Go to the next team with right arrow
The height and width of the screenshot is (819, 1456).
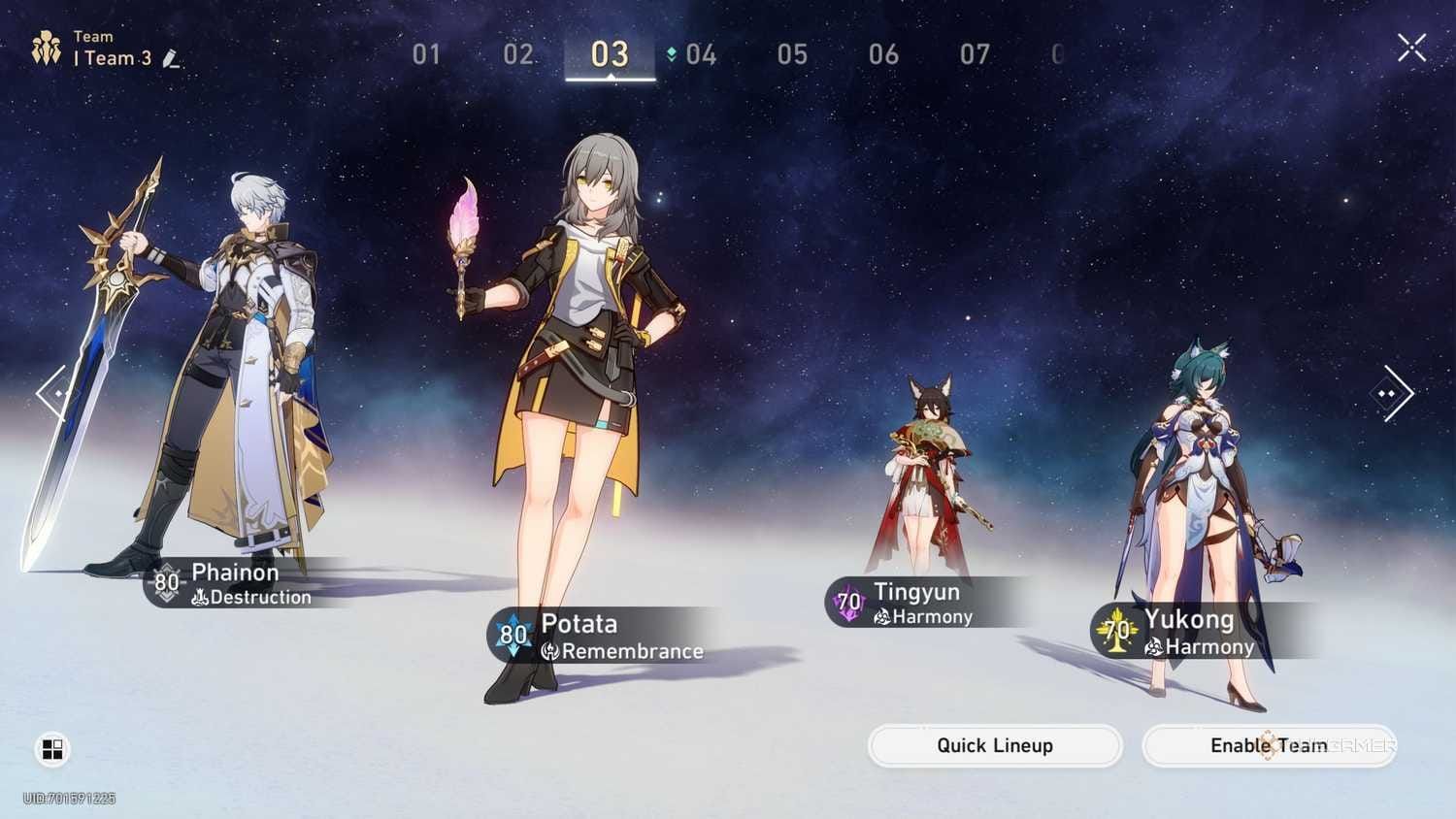1393,393
